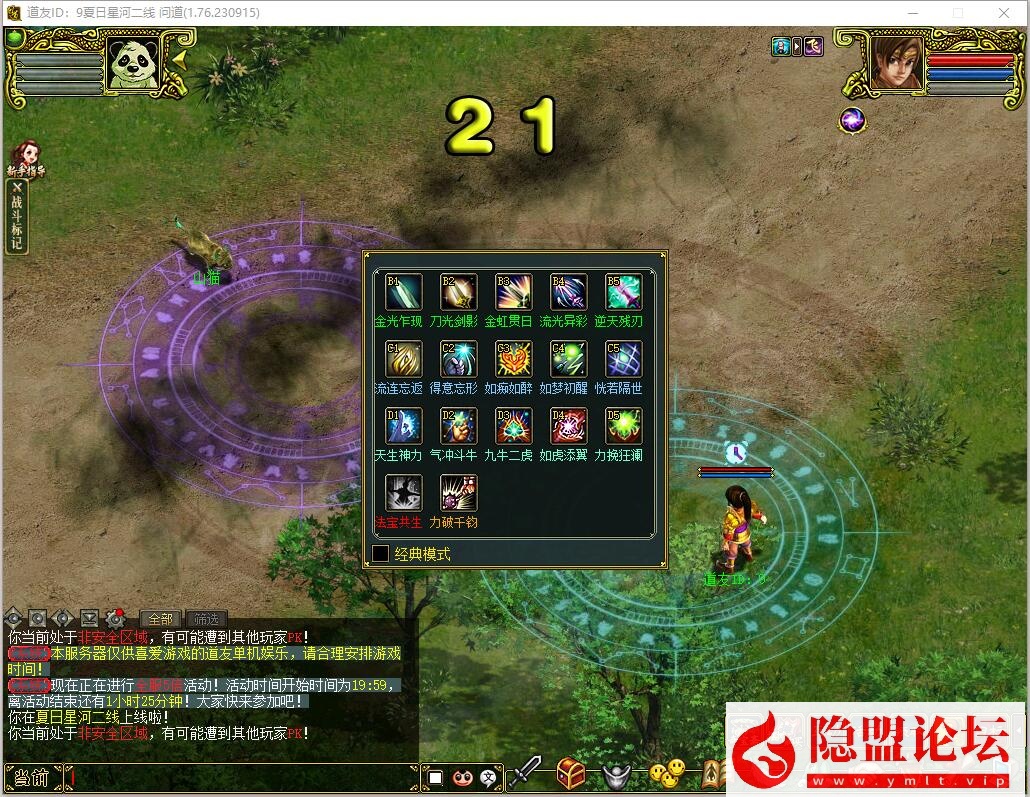Viewport: 1030px width, 797px height.
Task: Activate the 九牛二虎 skill
Action: point(514,426)
